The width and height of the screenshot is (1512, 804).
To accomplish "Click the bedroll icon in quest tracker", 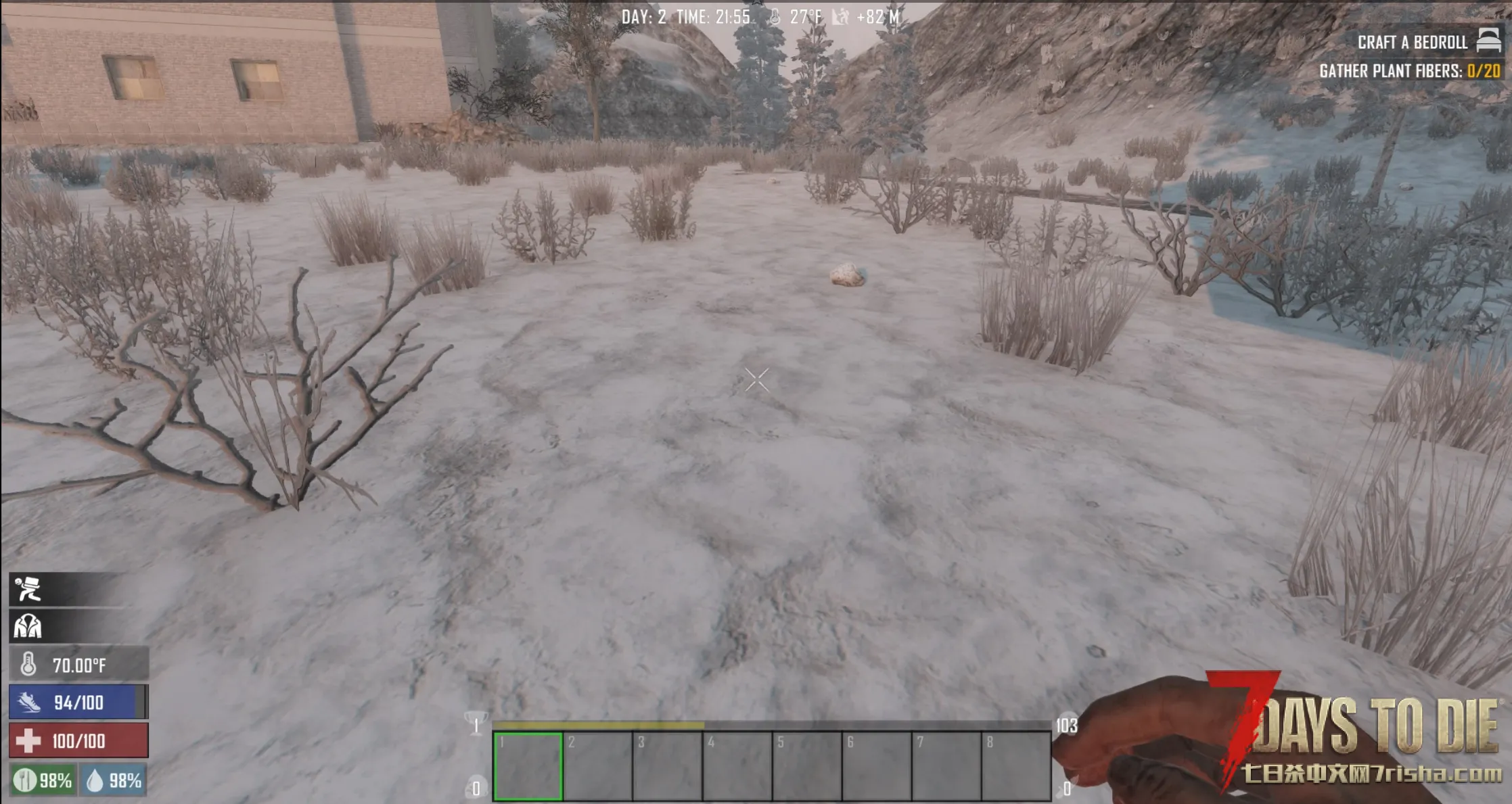I will [x=1488, y=41].
